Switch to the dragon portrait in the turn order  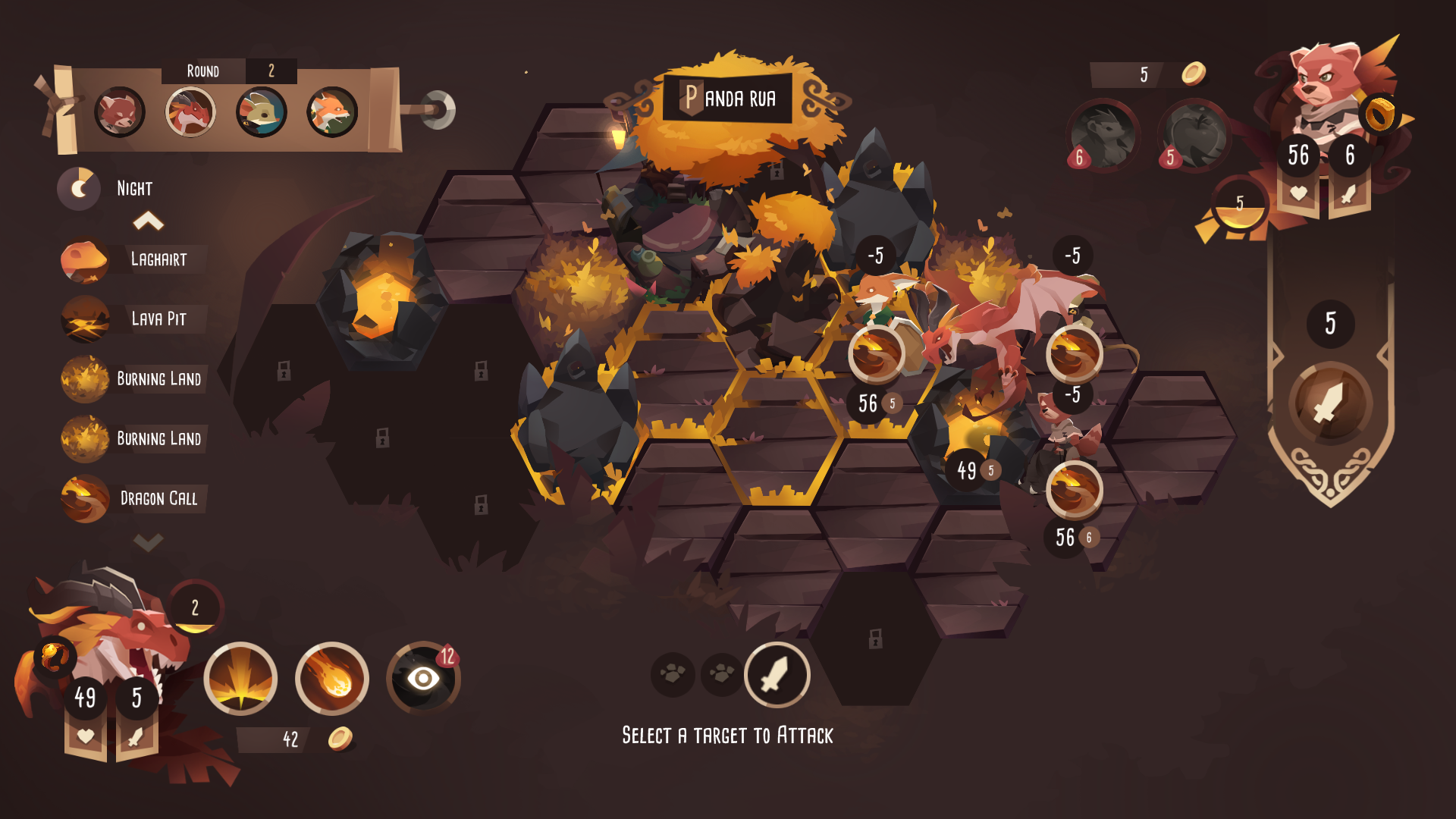(192, 111)
